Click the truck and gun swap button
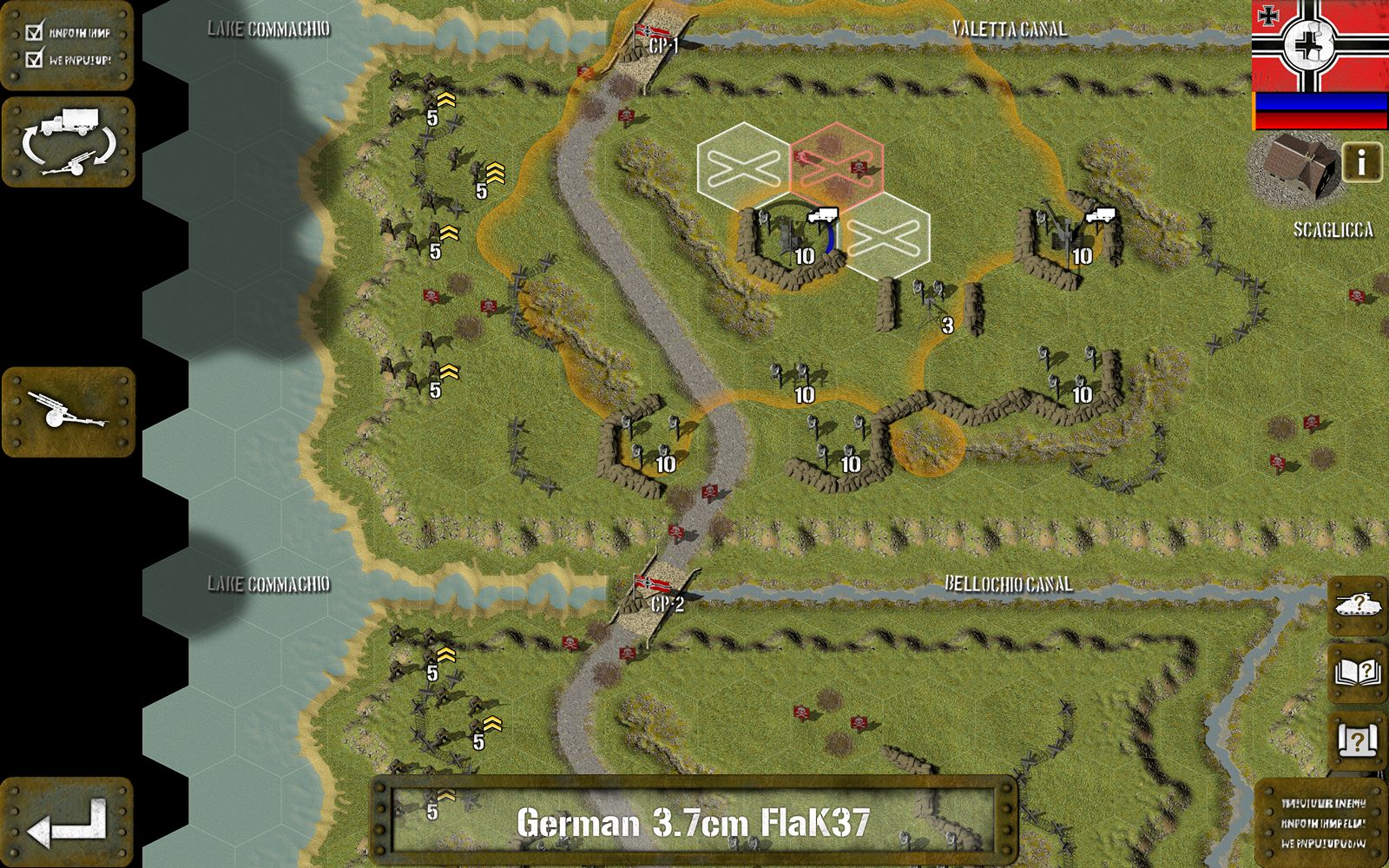The height and width of the screenshot is (868, 1389). tap(69, 141)
